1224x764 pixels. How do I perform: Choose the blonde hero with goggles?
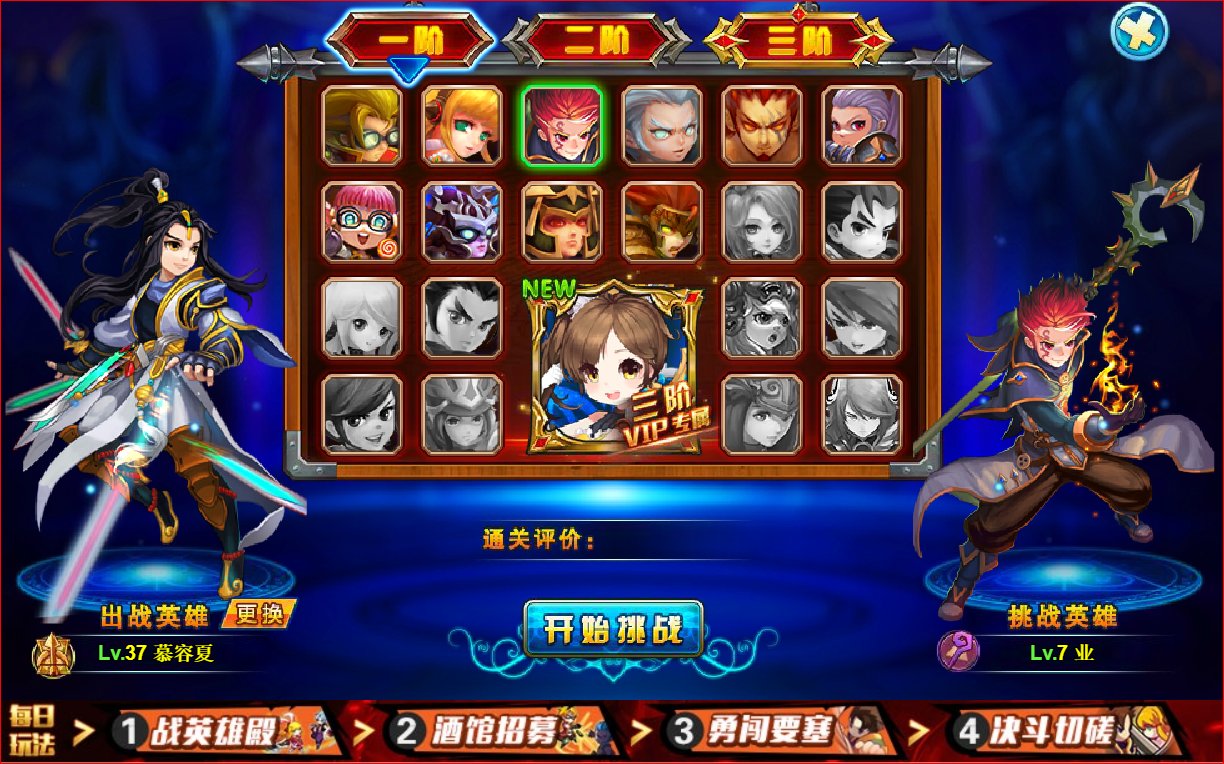coord(362,125)
